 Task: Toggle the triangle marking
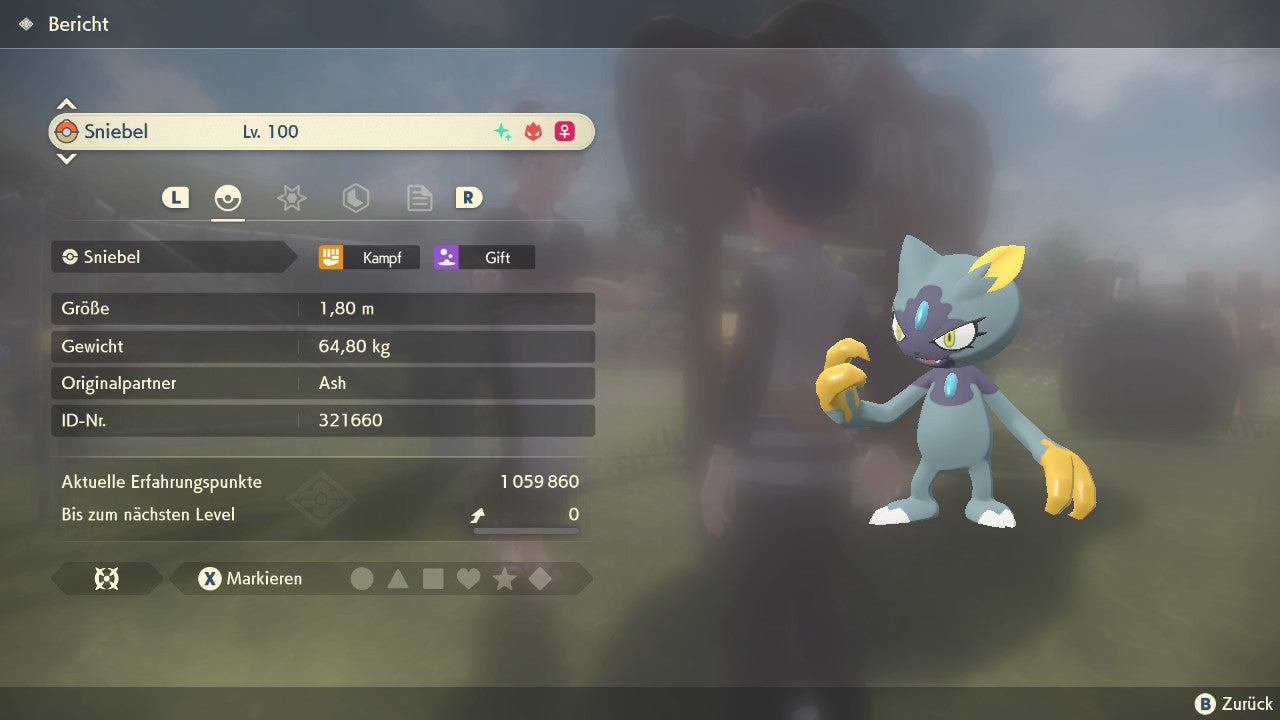point(398,578)
